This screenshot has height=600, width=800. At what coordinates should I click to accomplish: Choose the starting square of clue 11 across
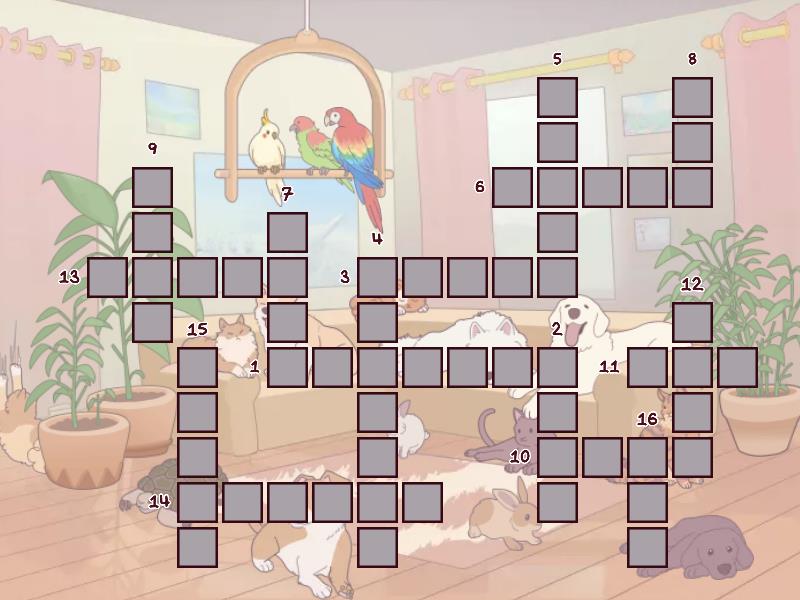point(647,367)
